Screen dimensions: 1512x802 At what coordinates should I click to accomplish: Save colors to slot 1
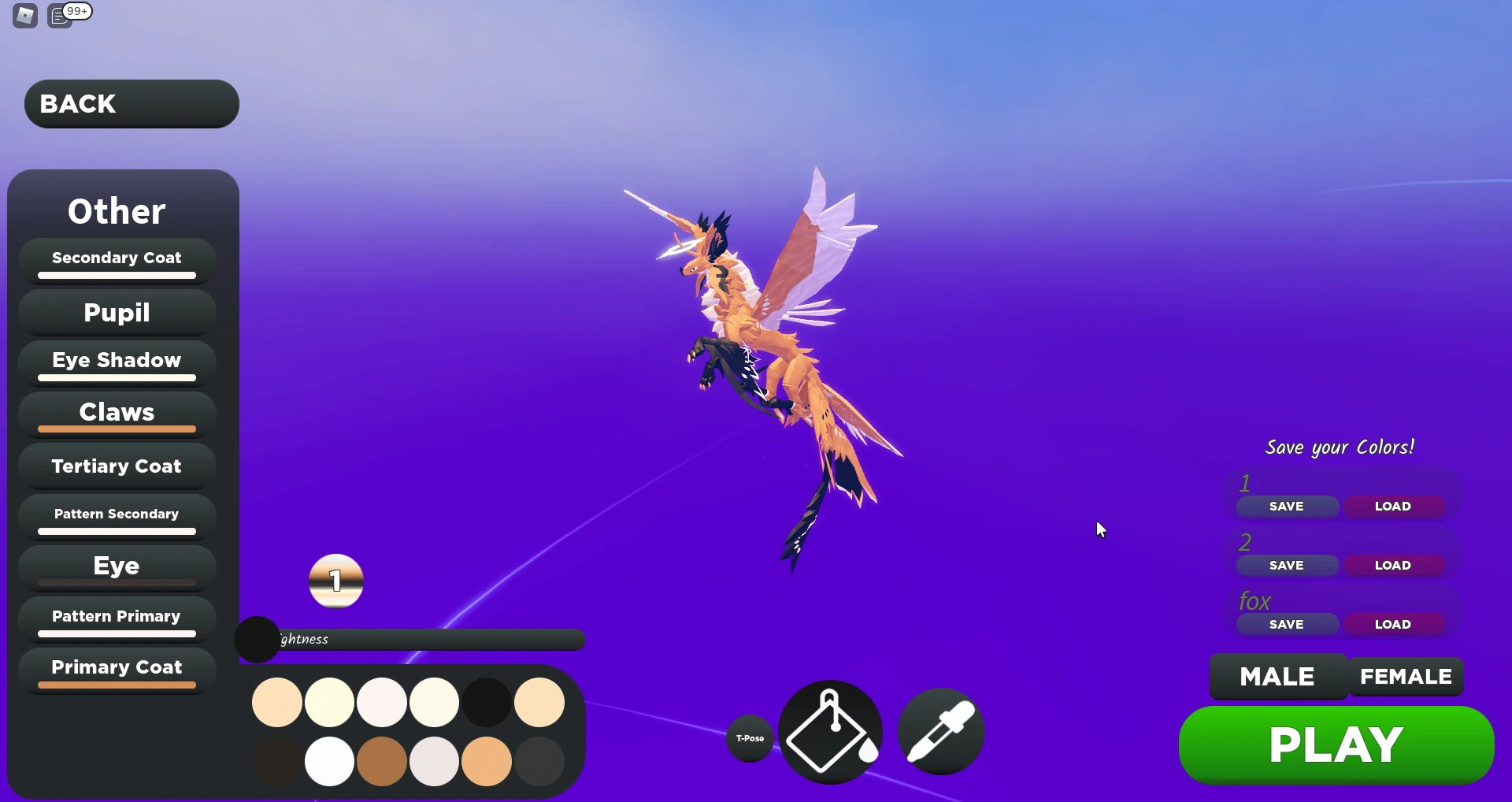click(x=1286, y=506)
